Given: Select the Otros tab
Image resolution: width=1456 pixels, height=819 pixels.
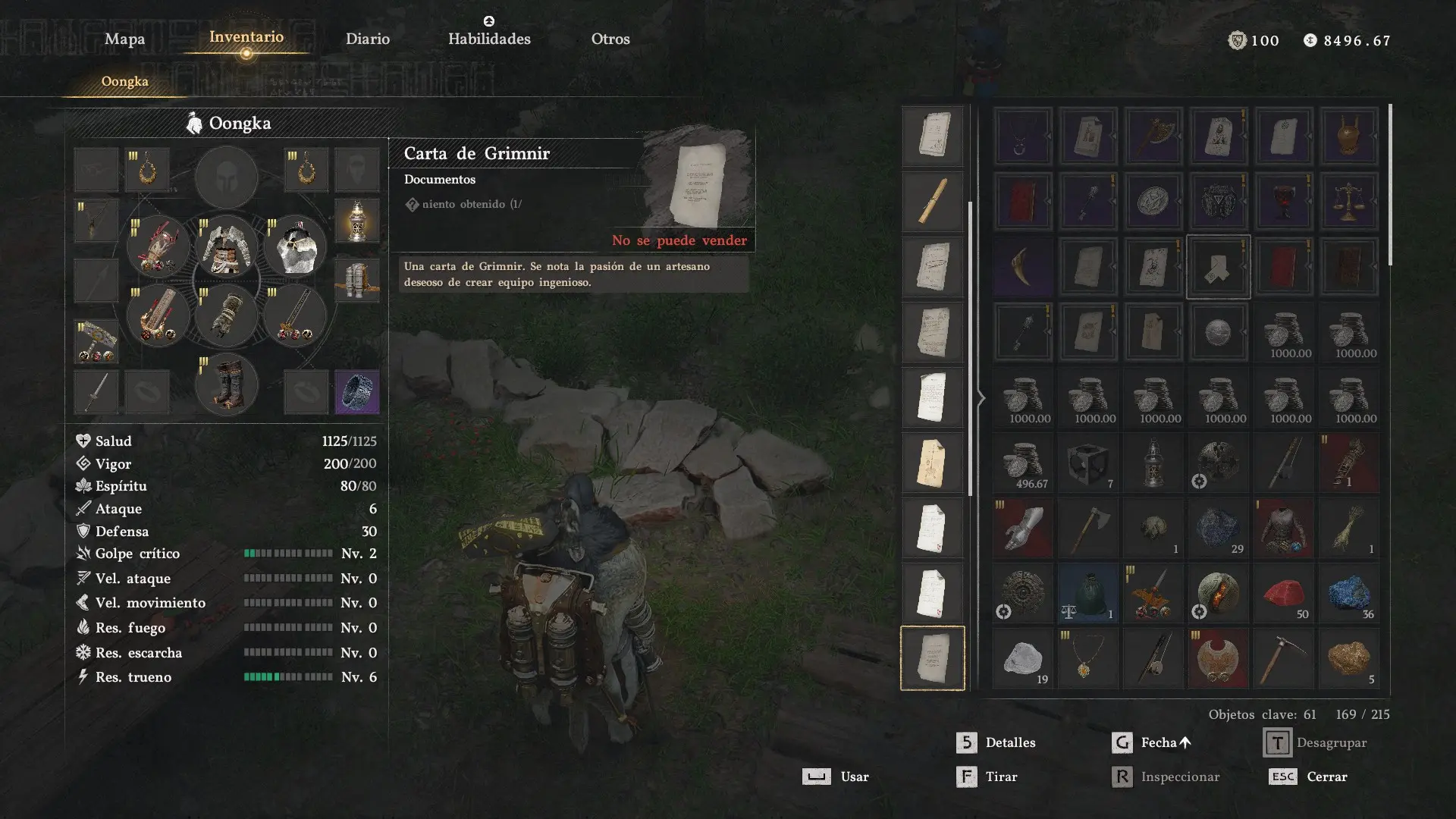Looking at the screenshot, I should click(x=610, y=39).
